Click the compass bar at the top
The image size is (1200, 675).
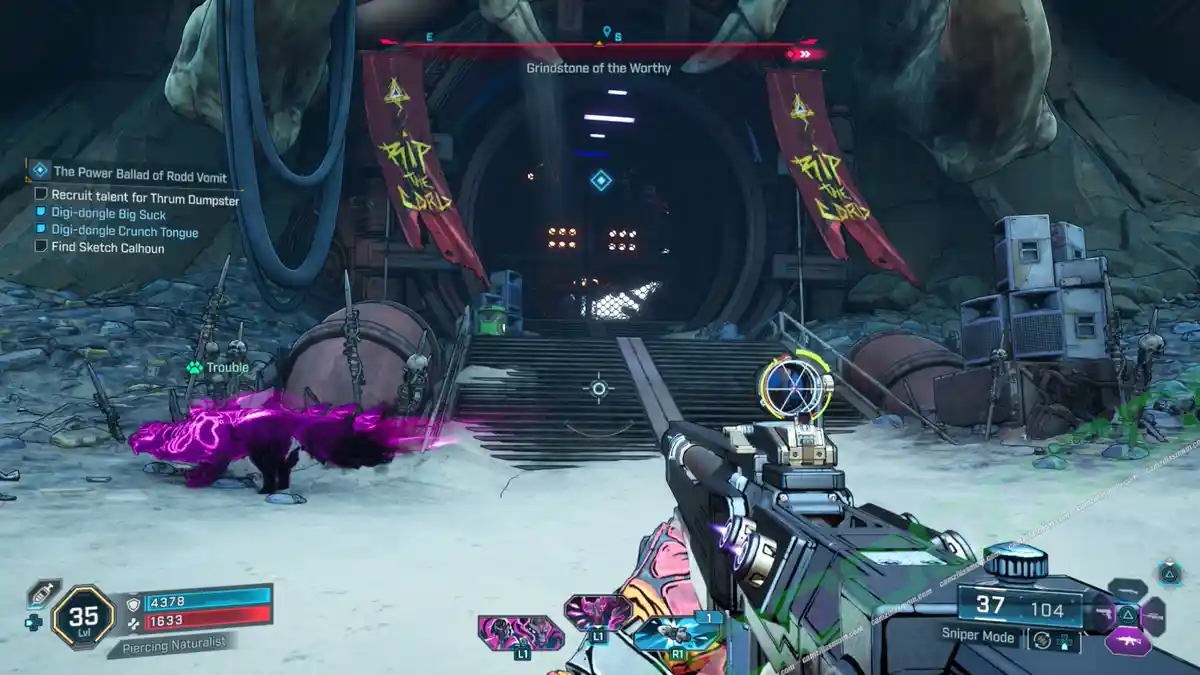click(600, 46)
